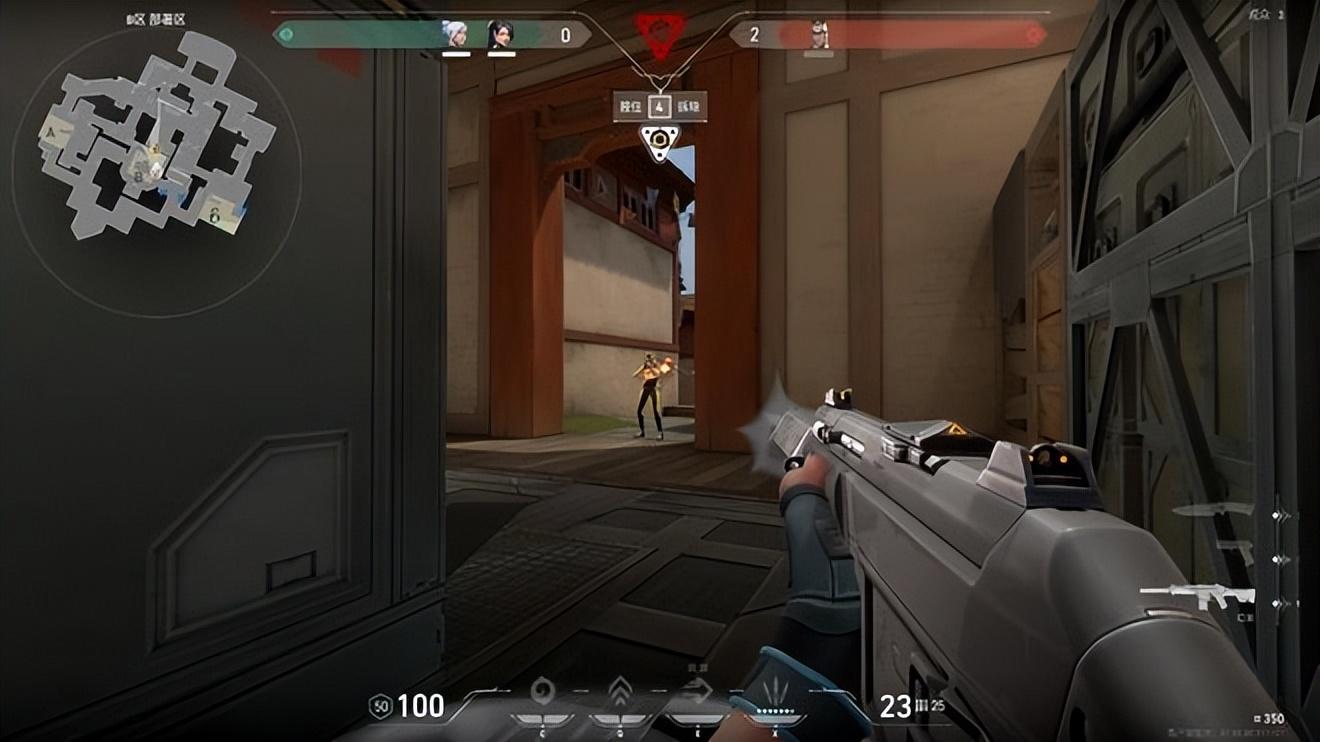Select the white-haired teammate portrait
Screen dimensions: 1320x742
(456, 35)
